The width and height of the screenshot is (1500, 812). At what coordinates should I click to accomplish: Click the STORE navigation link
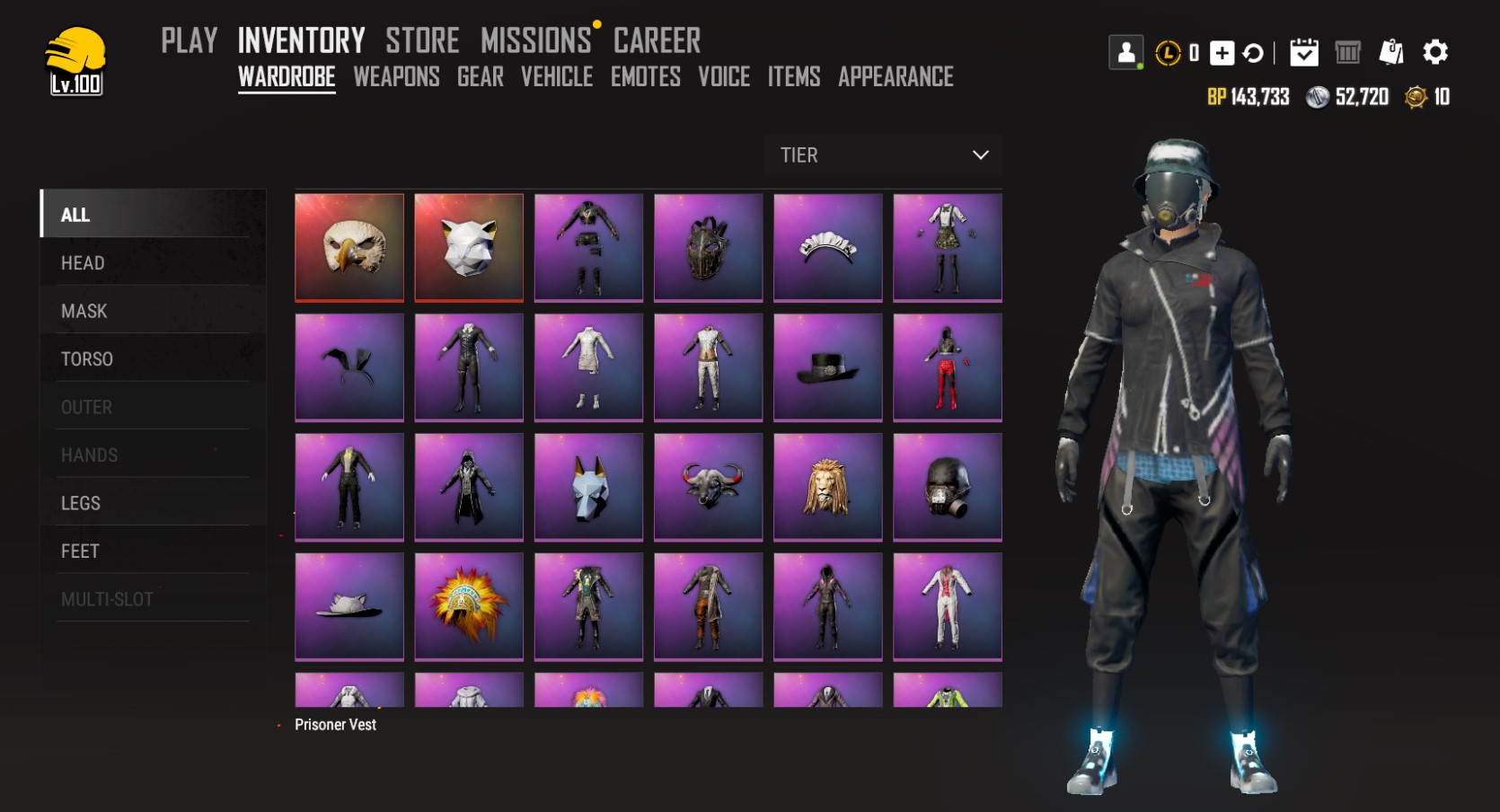422,40
